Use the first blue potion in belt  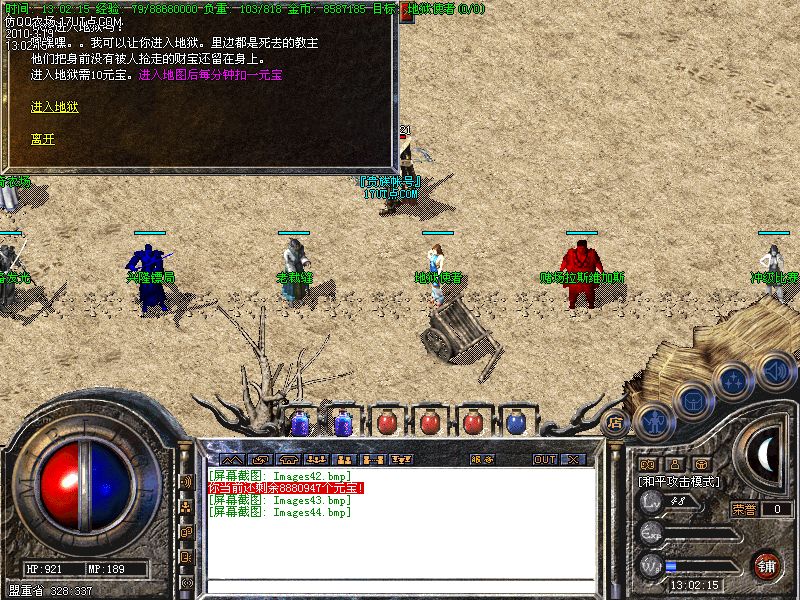(x=299, y=423)
